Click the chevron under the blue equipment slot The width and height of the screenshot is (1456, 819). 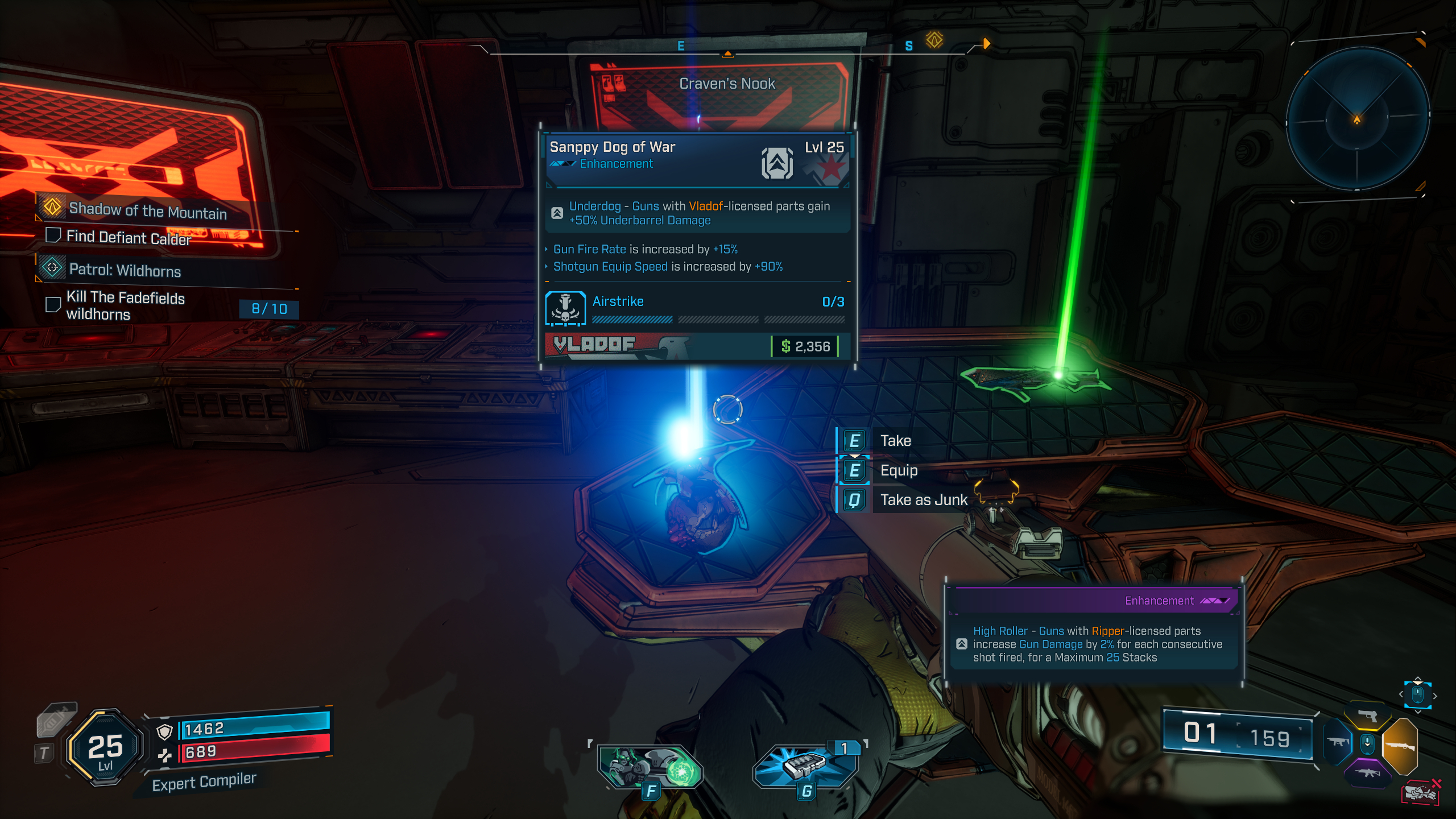1418,712
